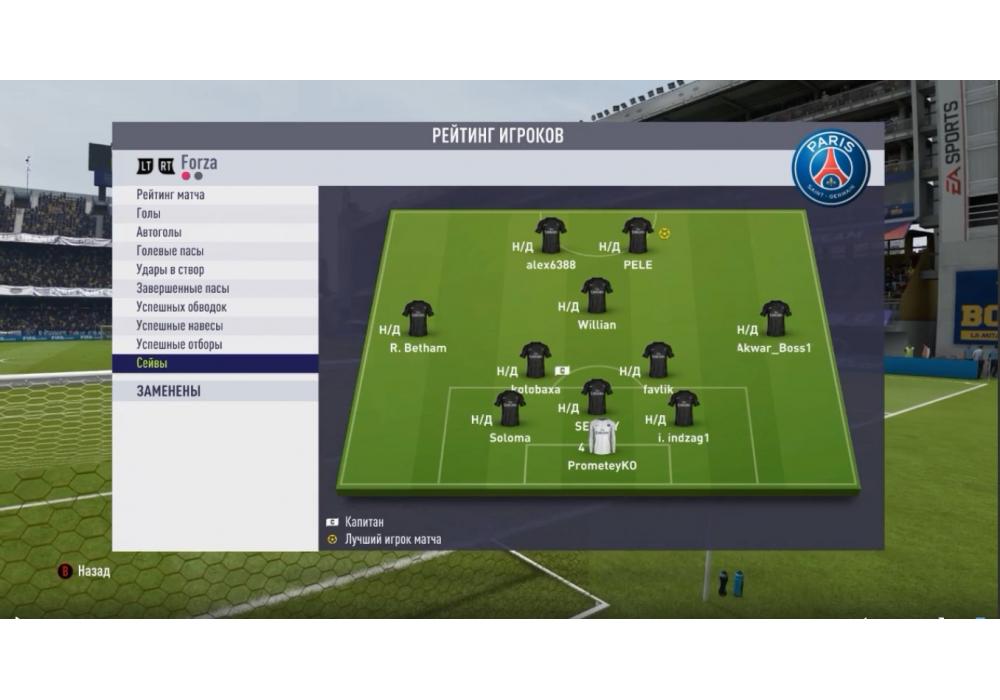1000x700 pixels.
Task: Select goalkeeper PrometeyKO
Action: [x=602, y=438]
